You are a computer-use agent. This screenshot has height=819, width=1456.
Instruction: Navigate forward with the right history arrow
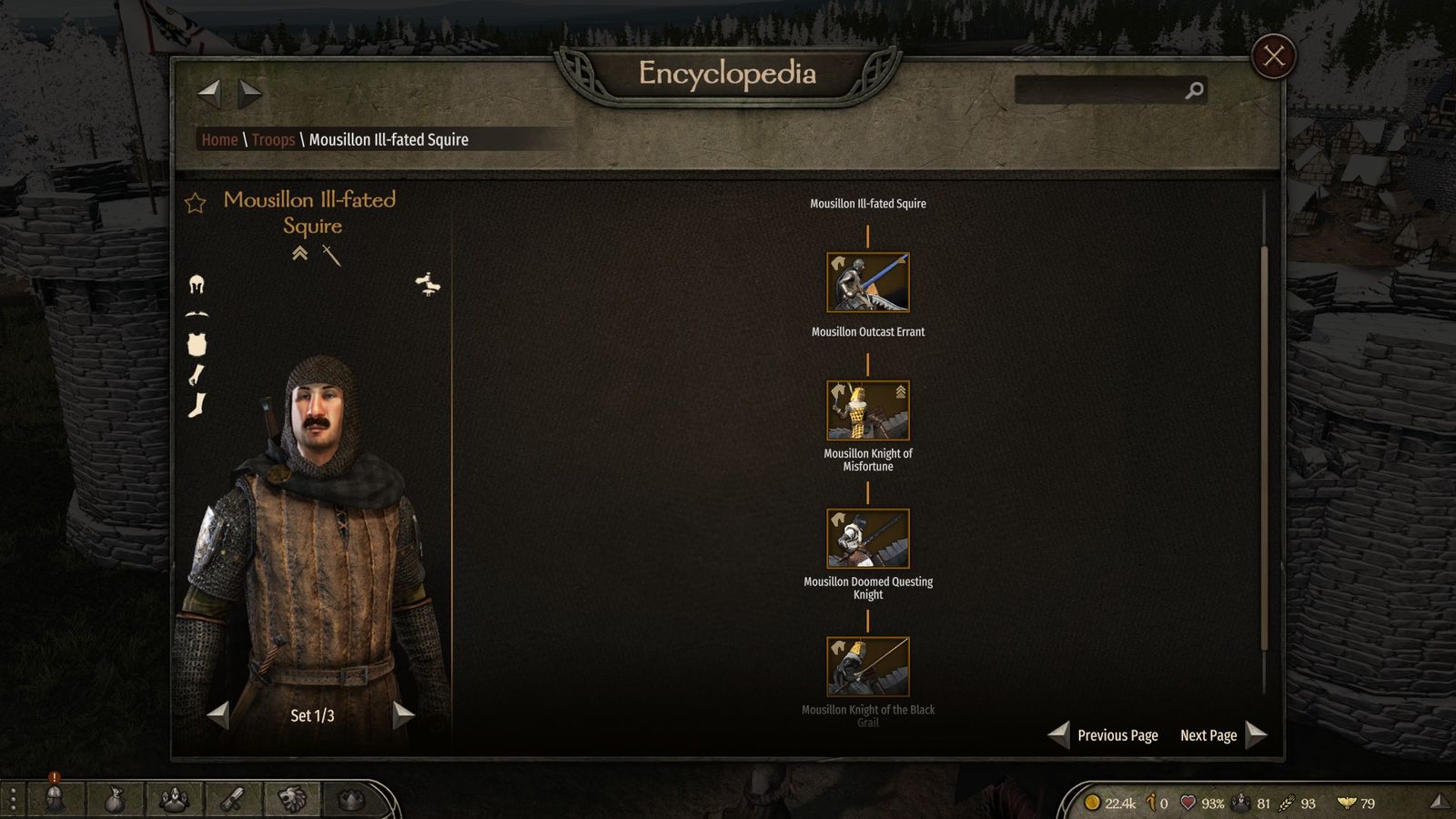tap(250, 91)
